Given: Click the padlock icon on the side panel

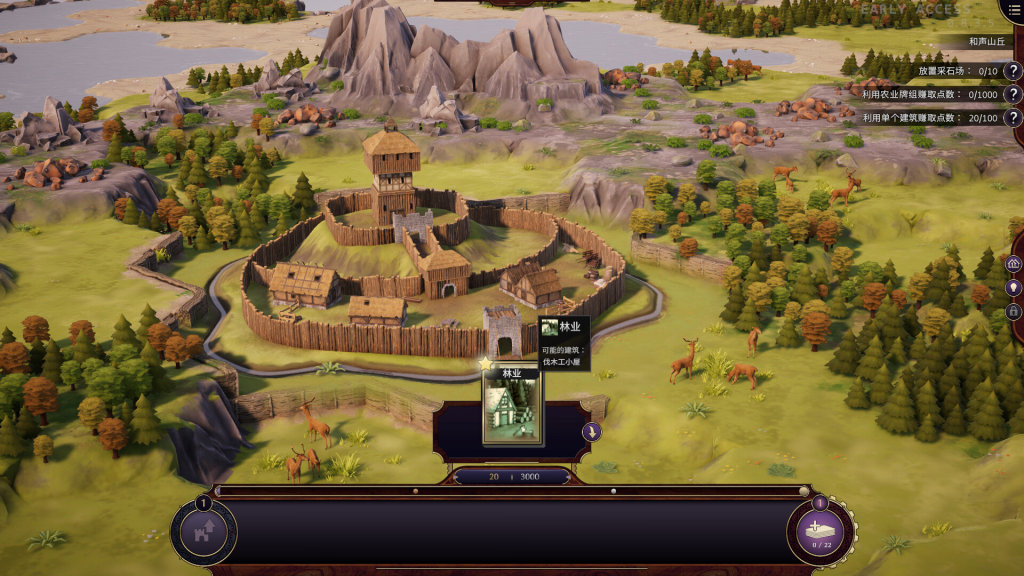Looking at the screenshot, I should [1014, 311].
